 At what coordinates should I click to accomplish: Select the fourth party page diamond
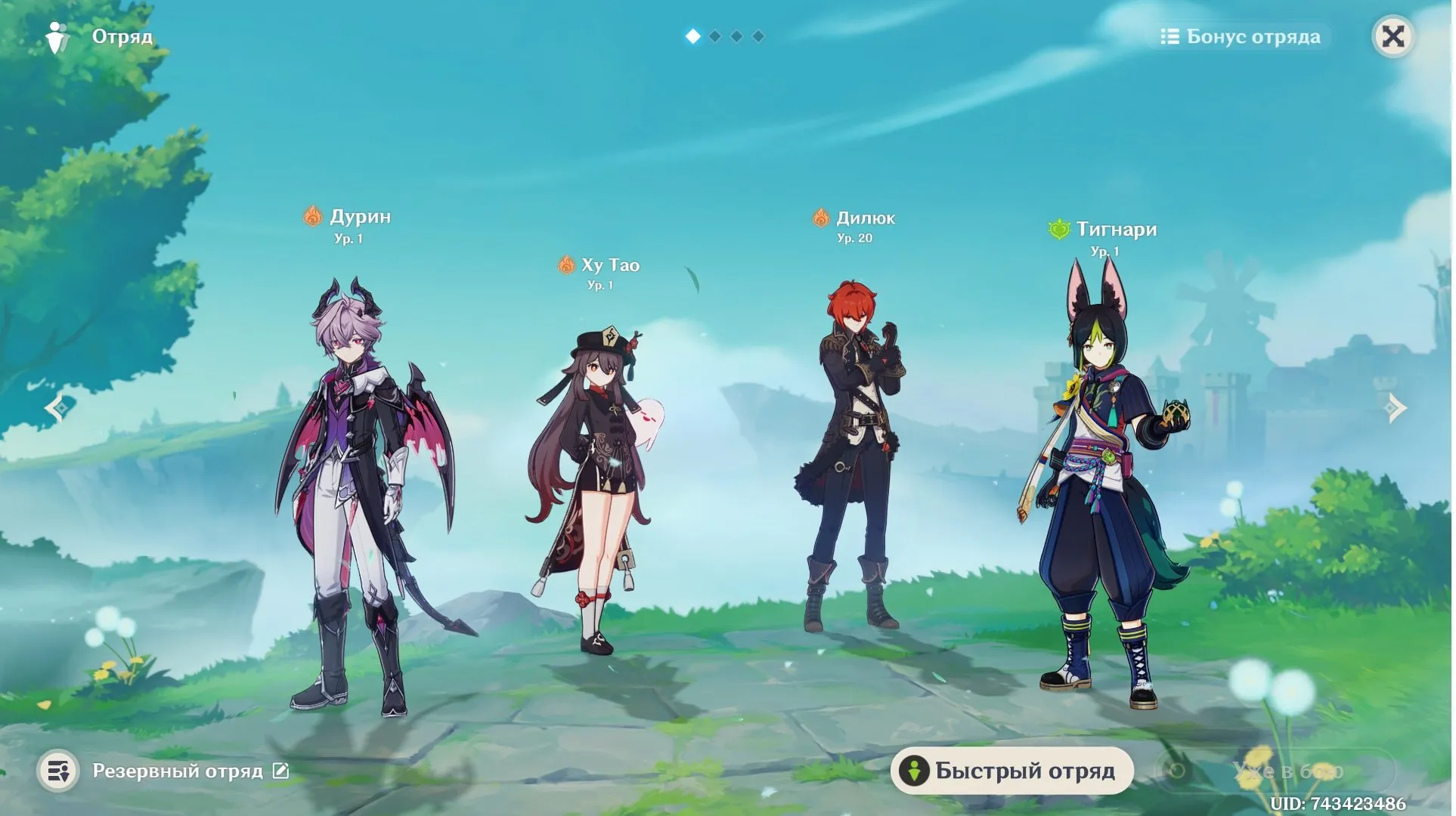(757, 35)
